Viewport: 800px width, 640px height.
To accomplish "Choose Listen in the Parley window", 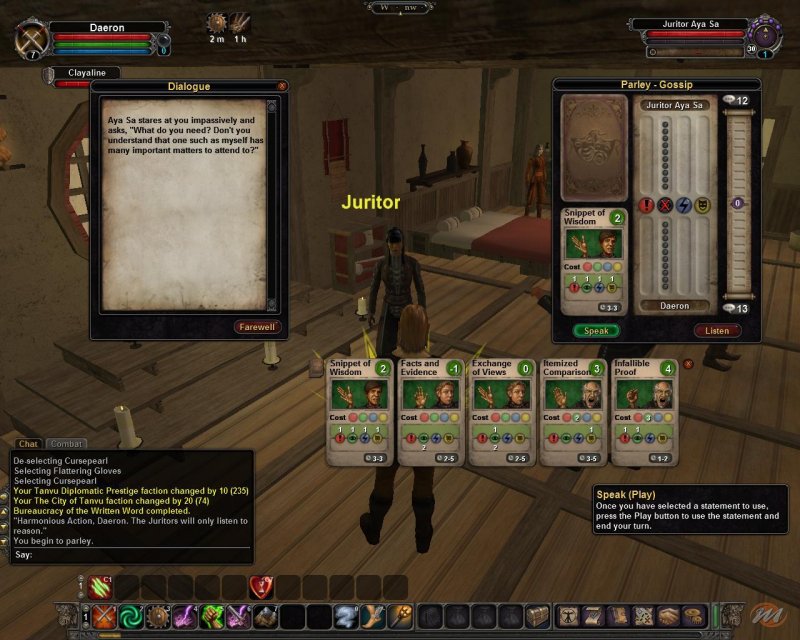I will pos(716,330).
